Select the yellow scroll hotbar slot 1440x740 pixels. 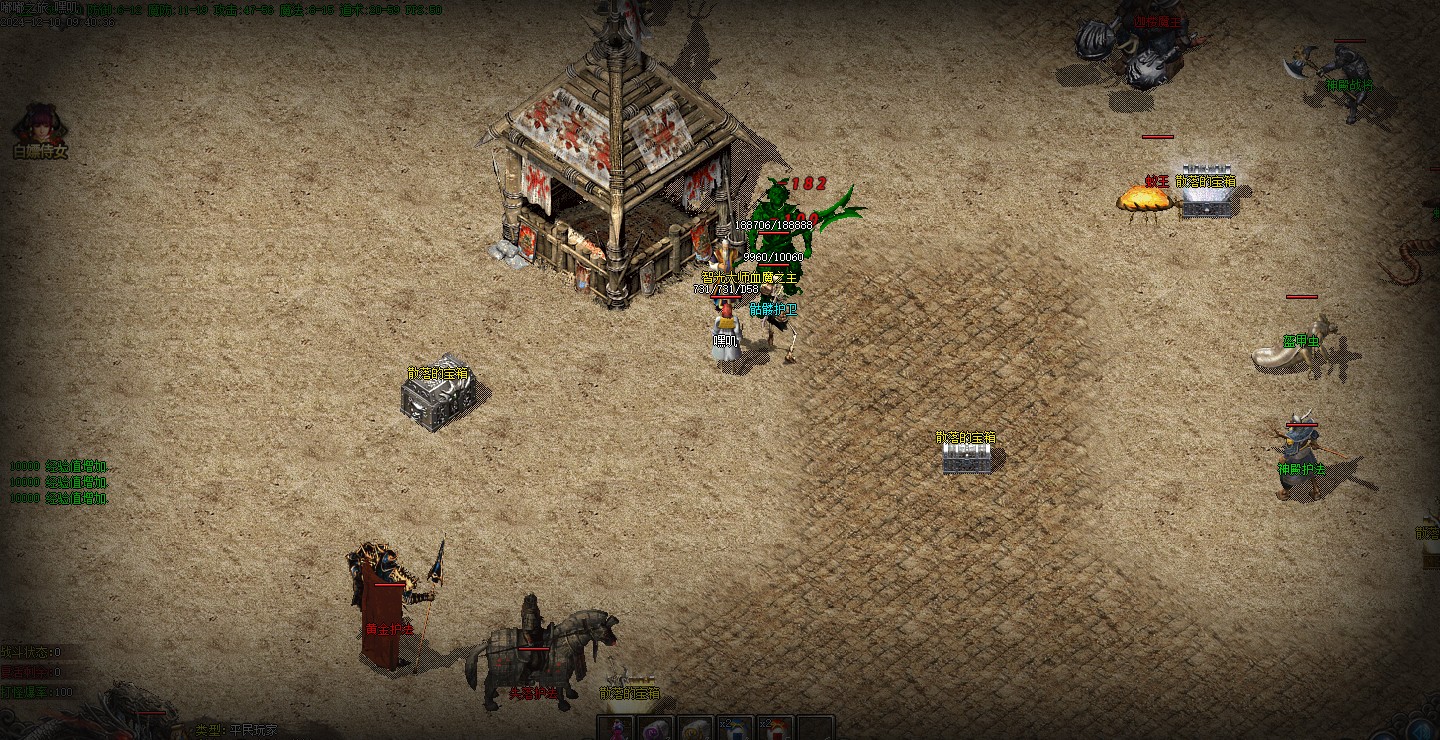695,728
